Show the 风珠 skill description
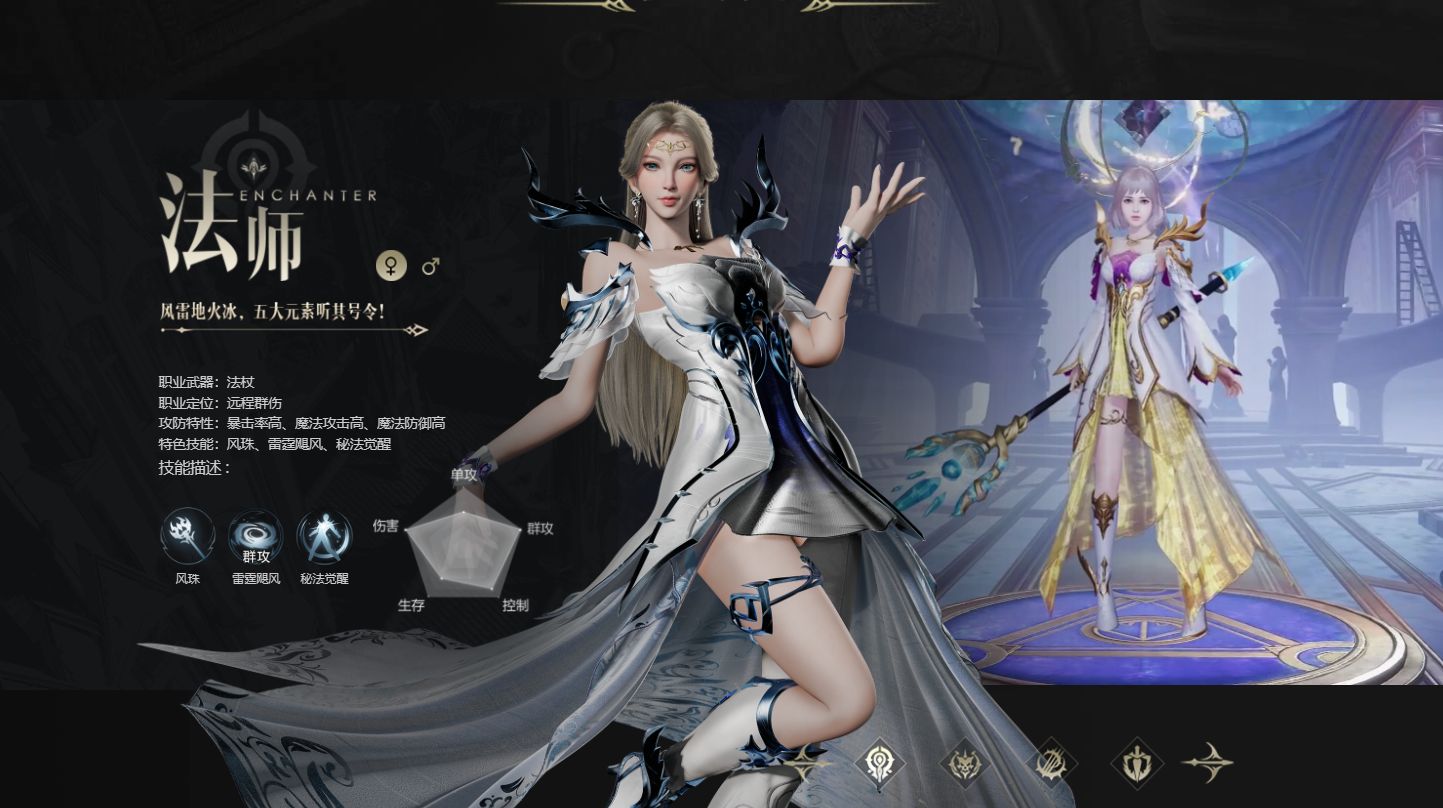 pyautogui.click(x=188, y=536)
